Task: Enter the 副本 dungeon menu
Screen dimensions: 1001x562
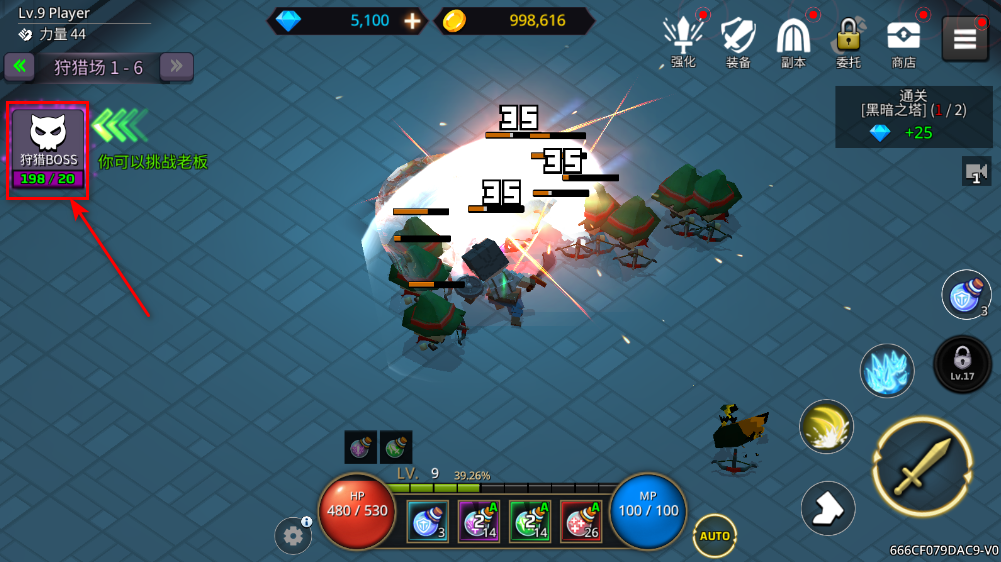Action: click(793, 40)
